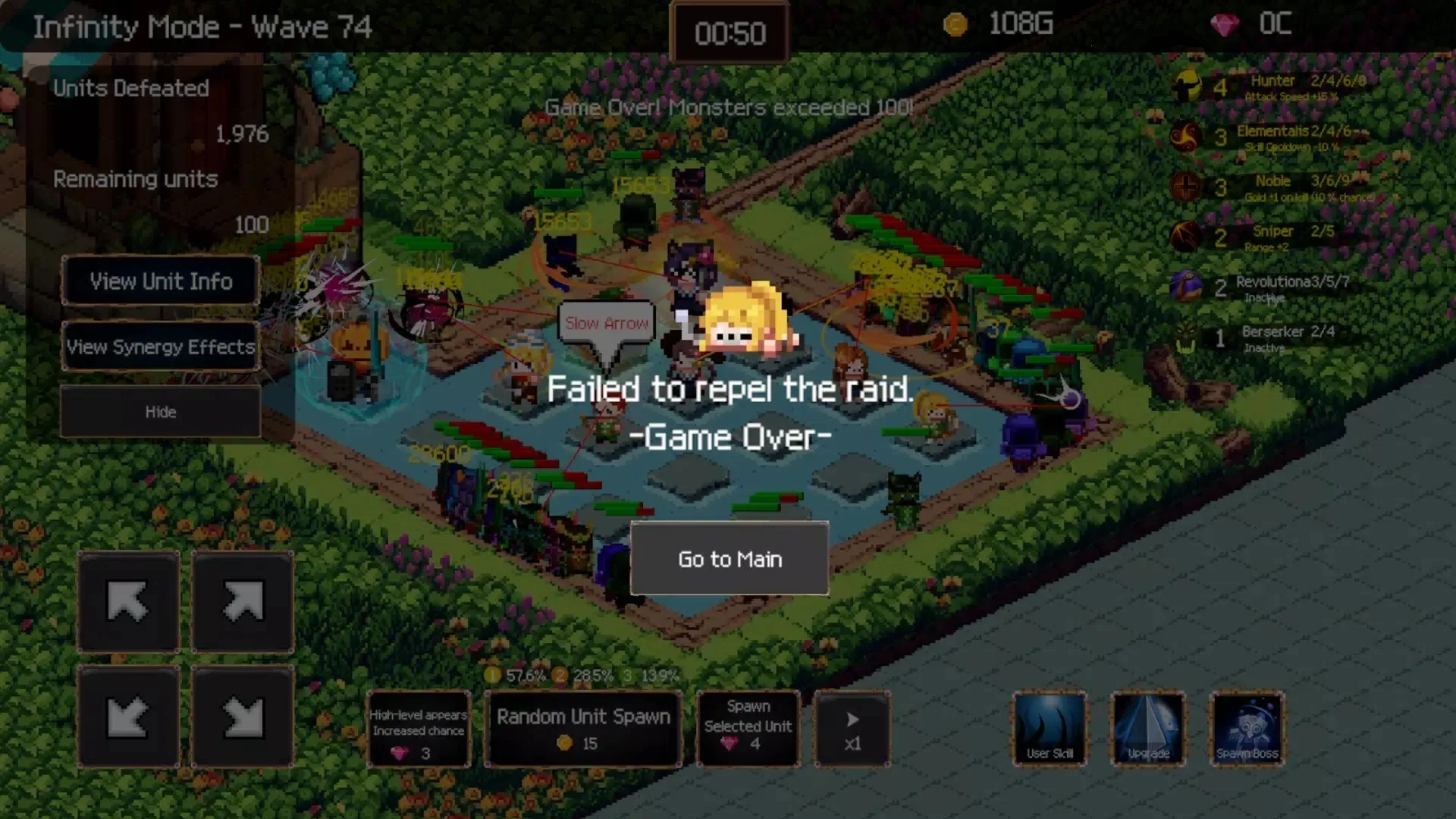Image resolution: width=1456 pixels, height=819 pixels.
Task: Click the up-left arrow pad button
Action: 128,602
